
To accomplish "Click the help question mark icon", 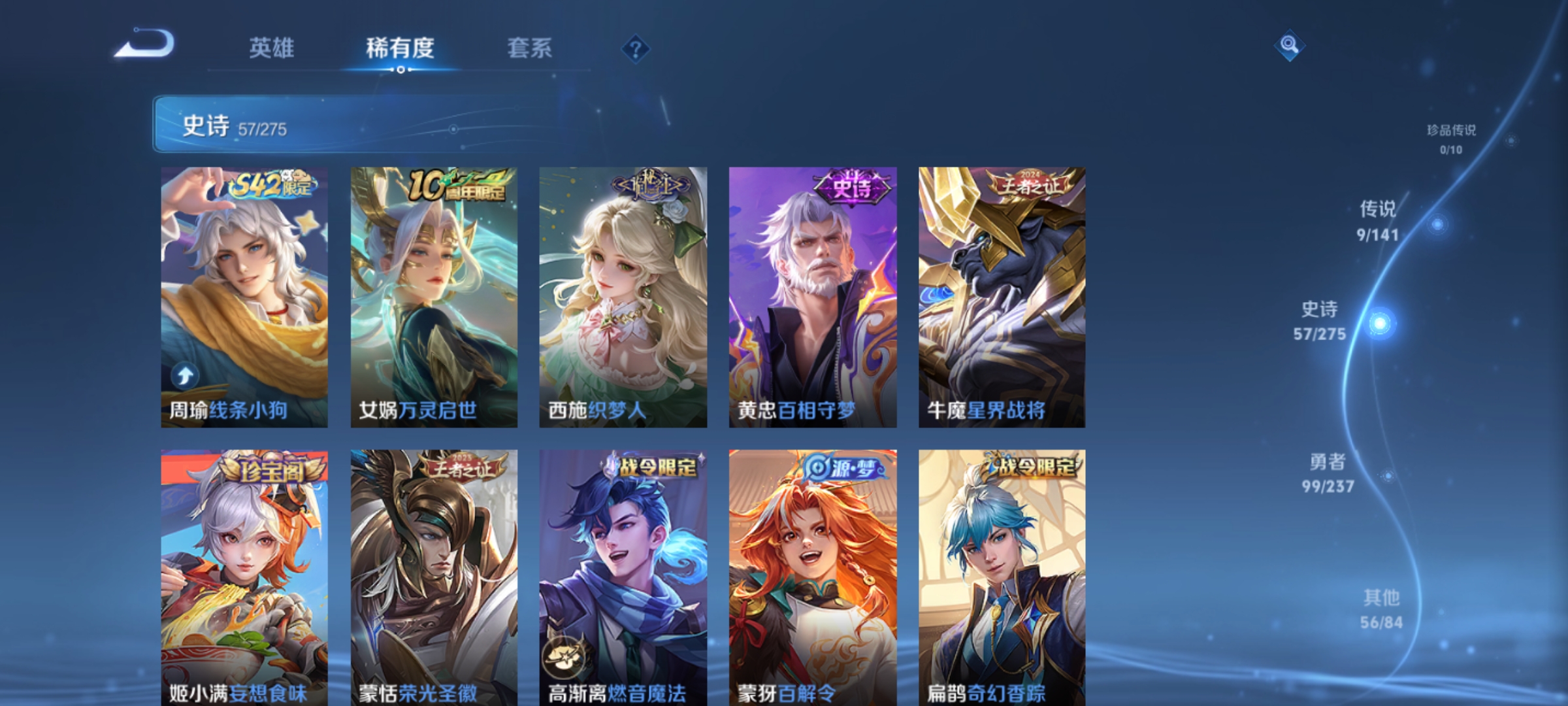I will pos(637,50).
